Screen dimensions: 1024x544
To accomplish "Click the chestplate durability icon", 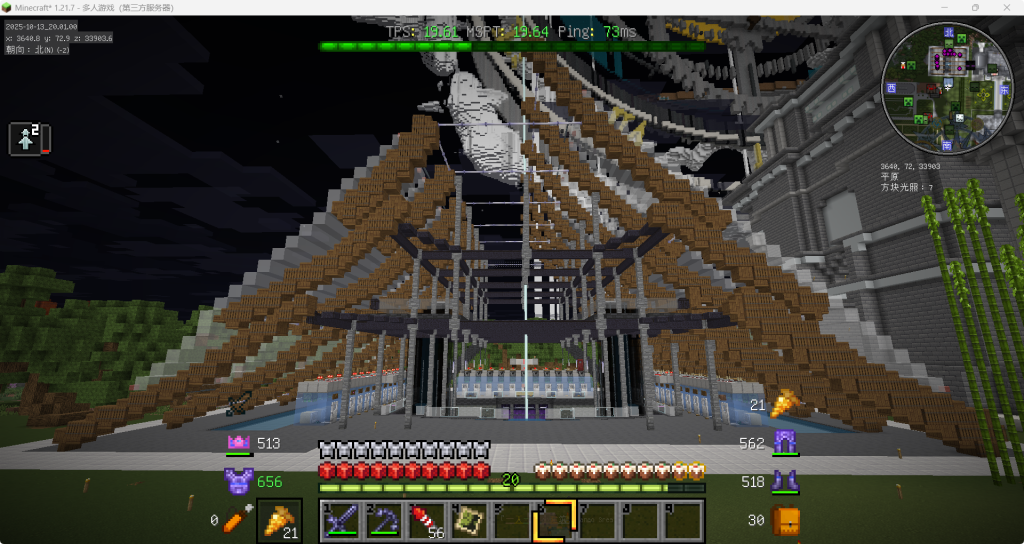I will 238,482.
